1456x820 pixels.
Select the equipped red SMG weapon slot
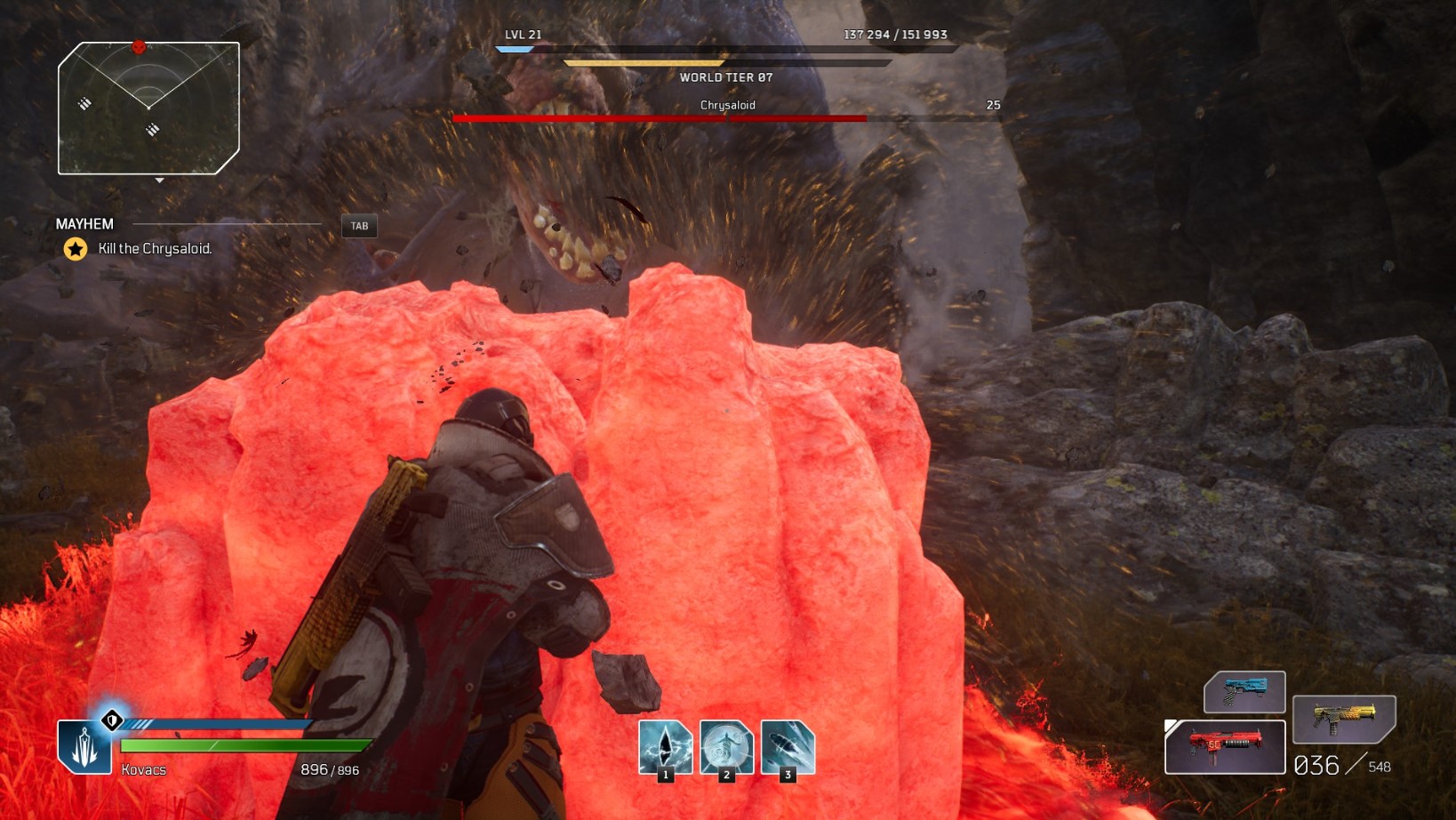(1225, 746)
